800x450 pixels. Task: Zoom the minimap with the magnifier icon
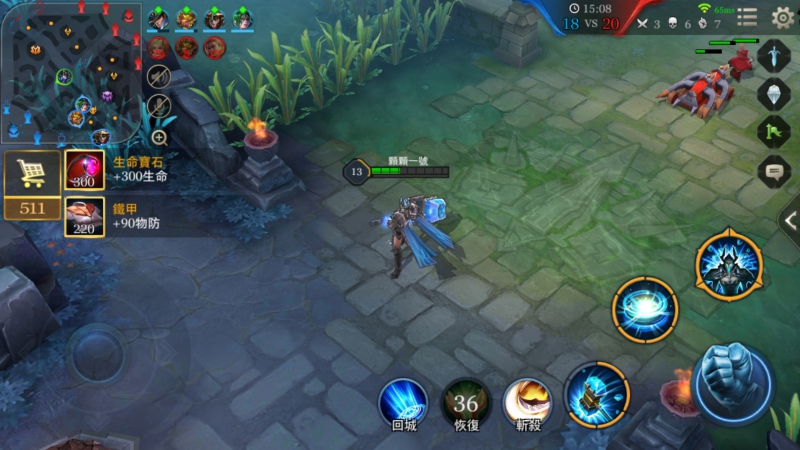[159, 138]
